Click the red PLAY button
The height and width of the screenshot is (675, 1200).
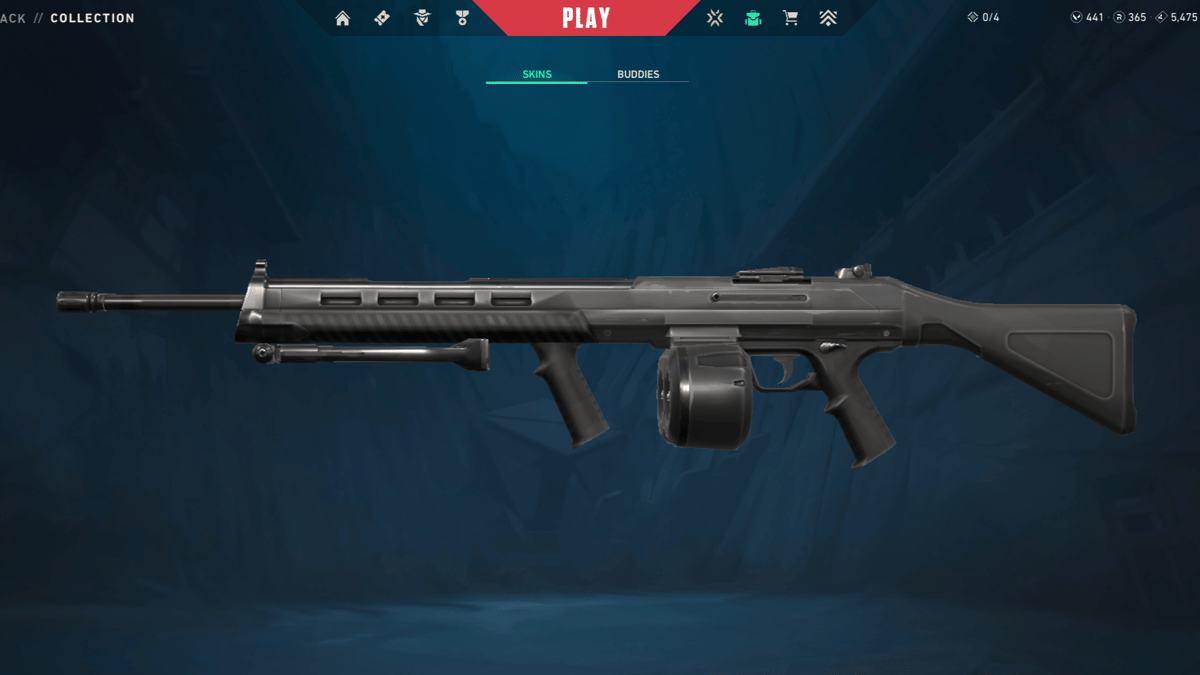(586, 18)
